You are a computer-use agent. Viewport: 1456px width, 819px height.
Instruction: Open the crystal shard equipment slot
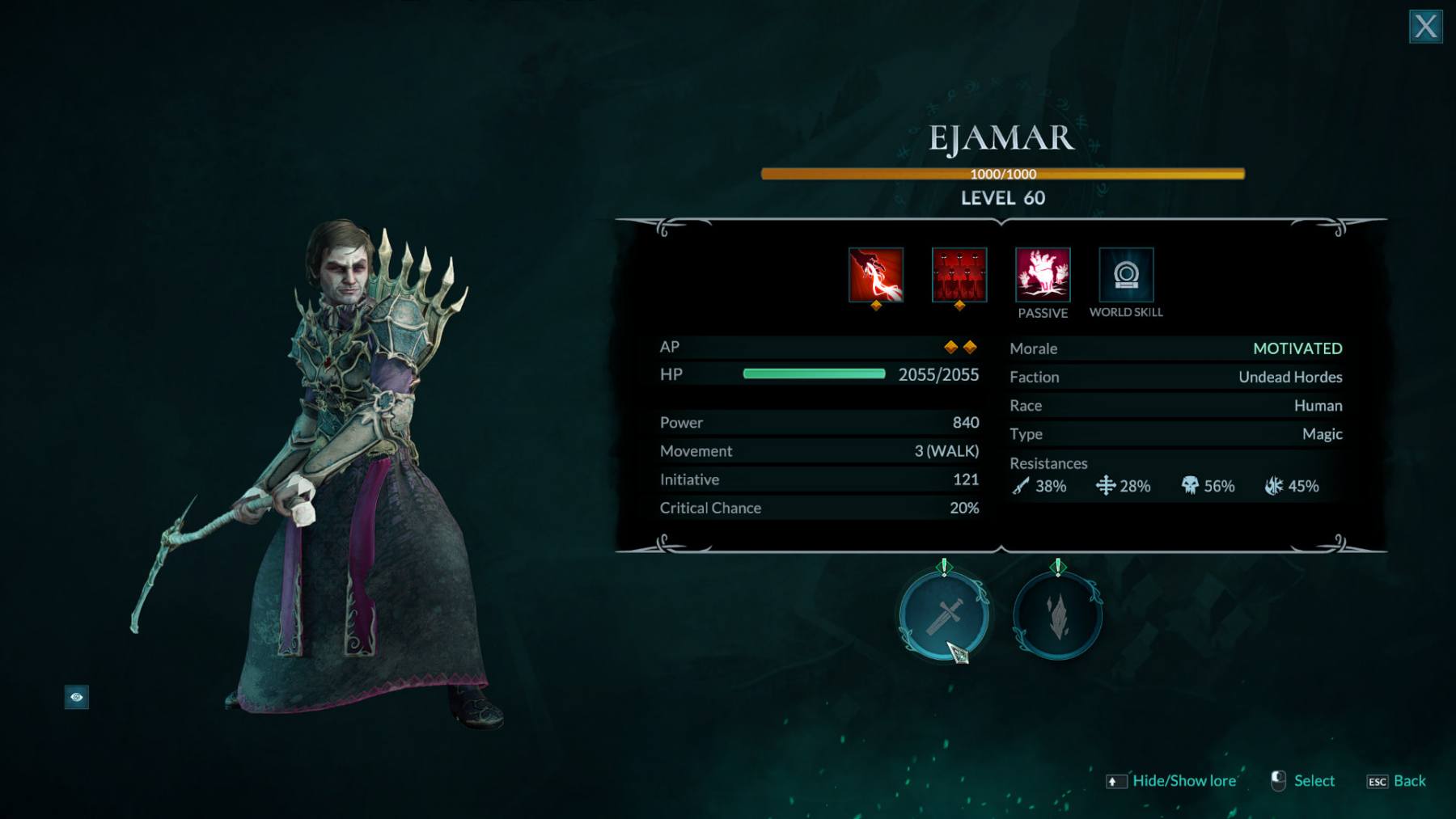click(x=1058, y=616)
